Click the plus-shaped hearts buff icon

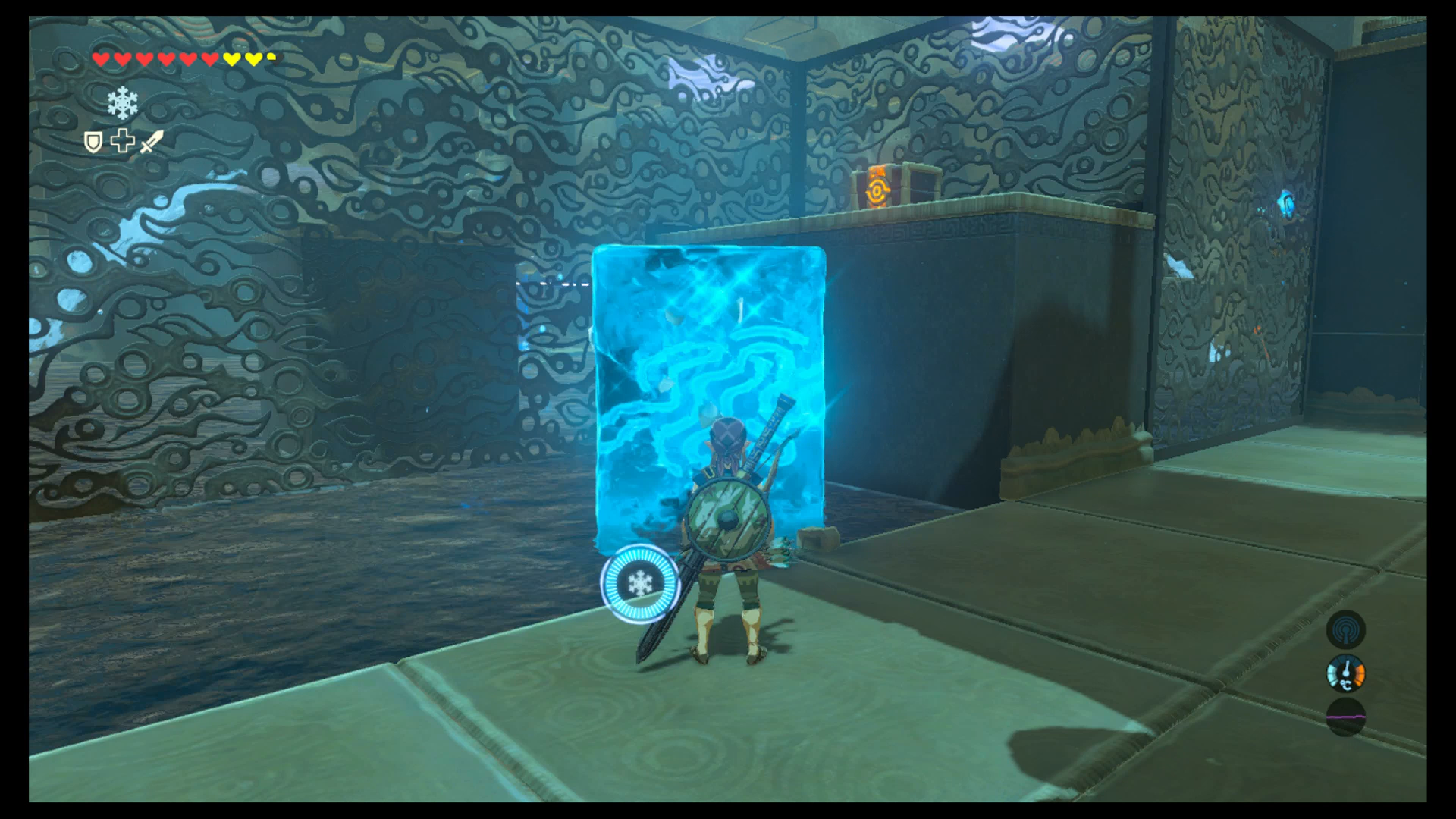[122, 141]
